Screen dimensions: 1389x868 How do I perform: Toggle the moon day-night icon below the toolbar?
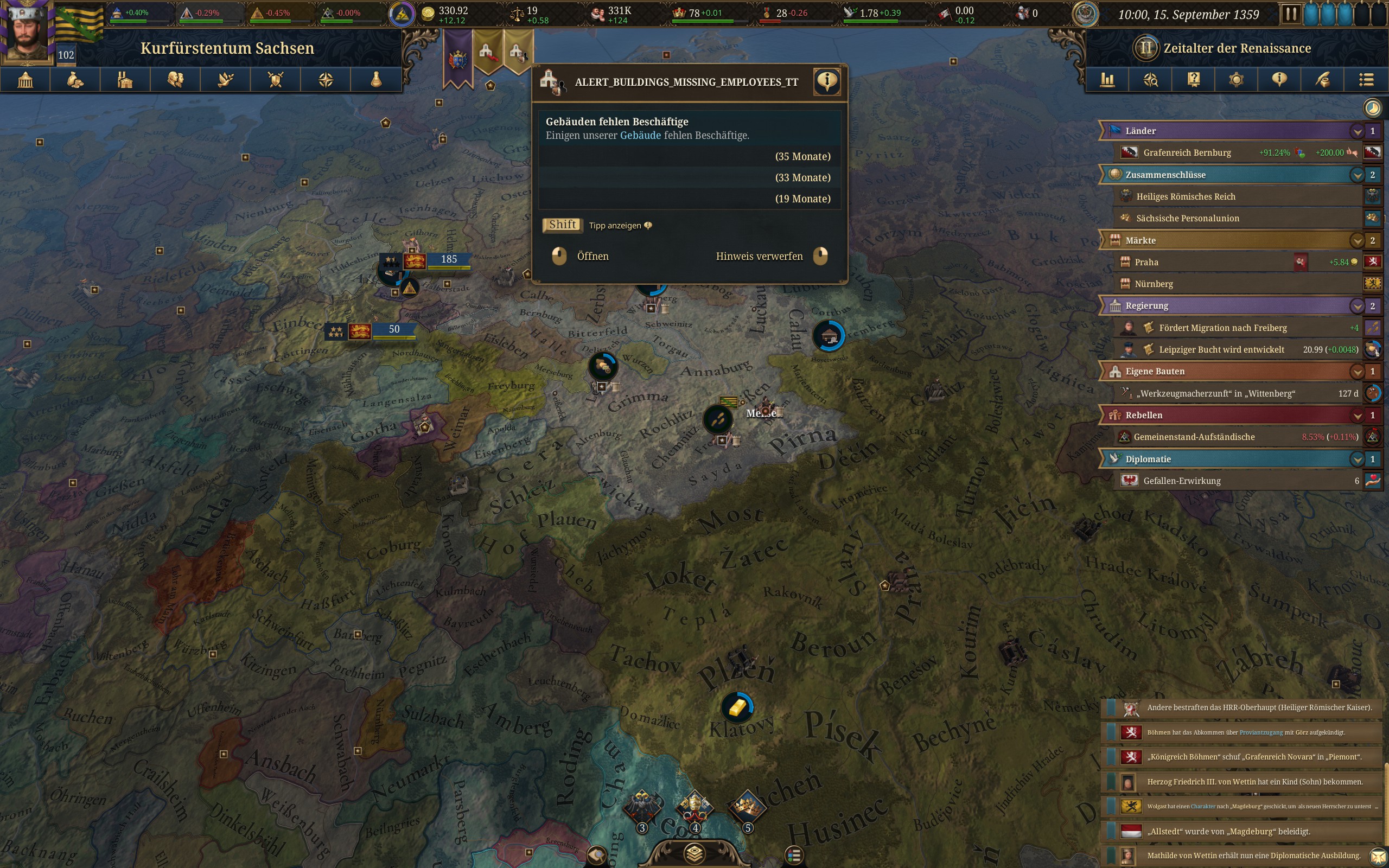pyautogui.click(x=1371, y=107)
